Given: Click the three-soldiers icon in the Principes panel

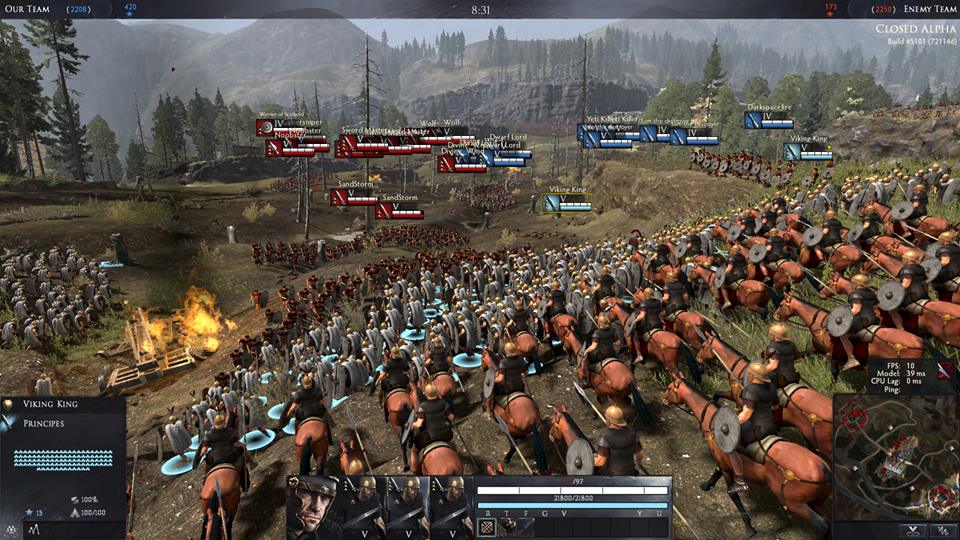Looking at the screenshot, I should (11, 527).
